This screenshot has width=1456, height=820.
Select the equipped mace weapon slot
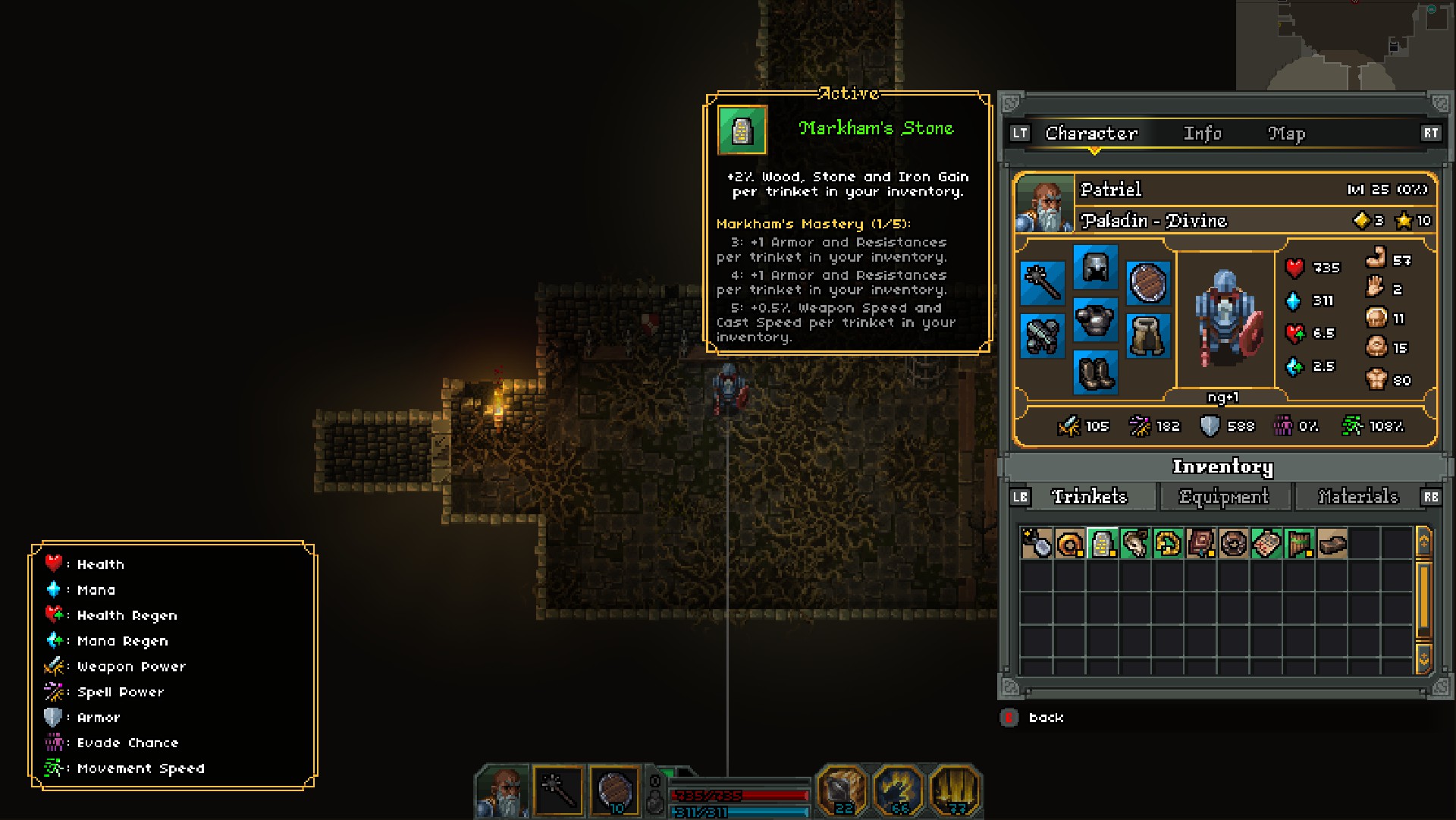coord(1042,282)
